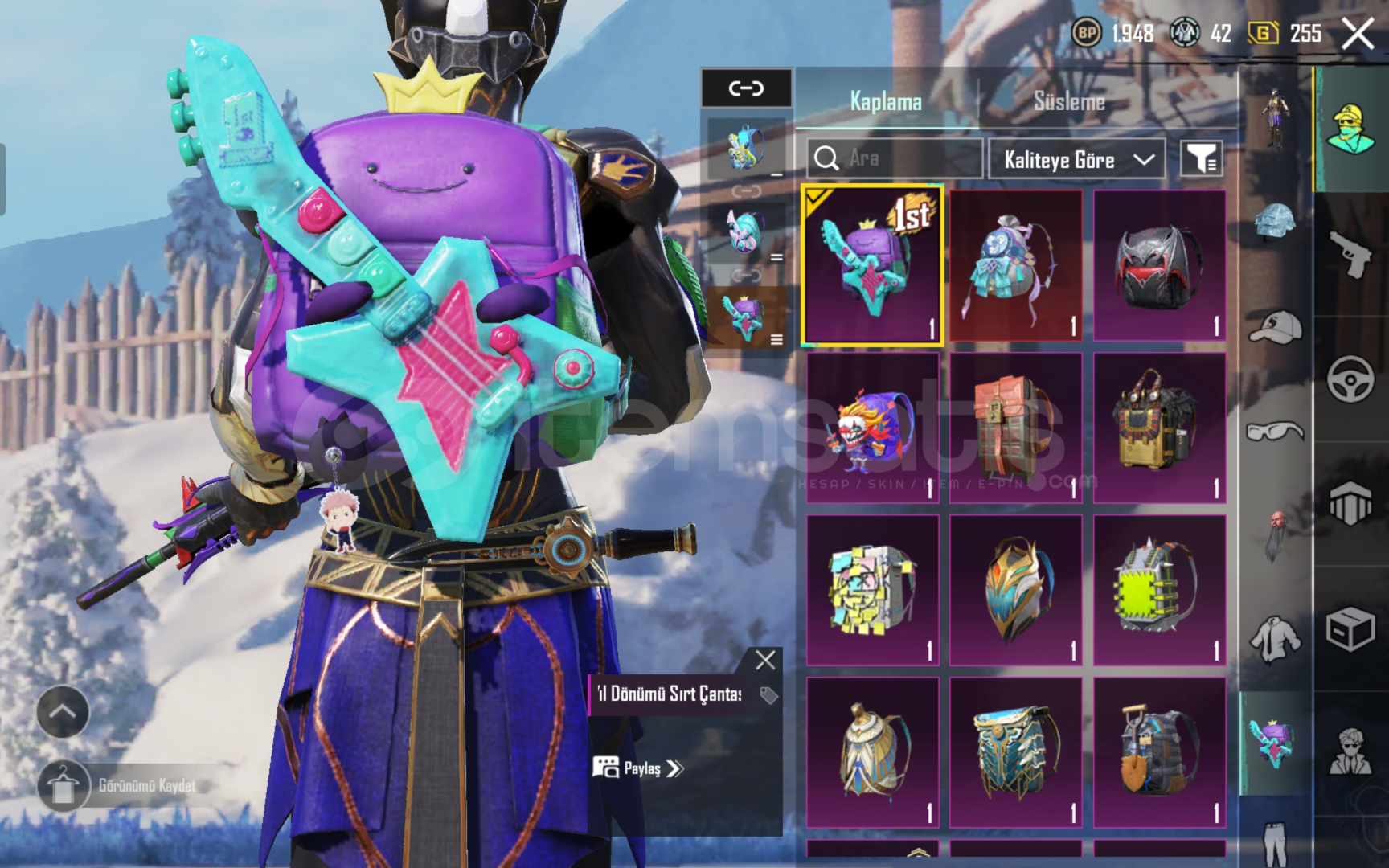This screenshot has width=1389, height=868.
Task: Open the glasses category
Action: (x=1276, y=432)
